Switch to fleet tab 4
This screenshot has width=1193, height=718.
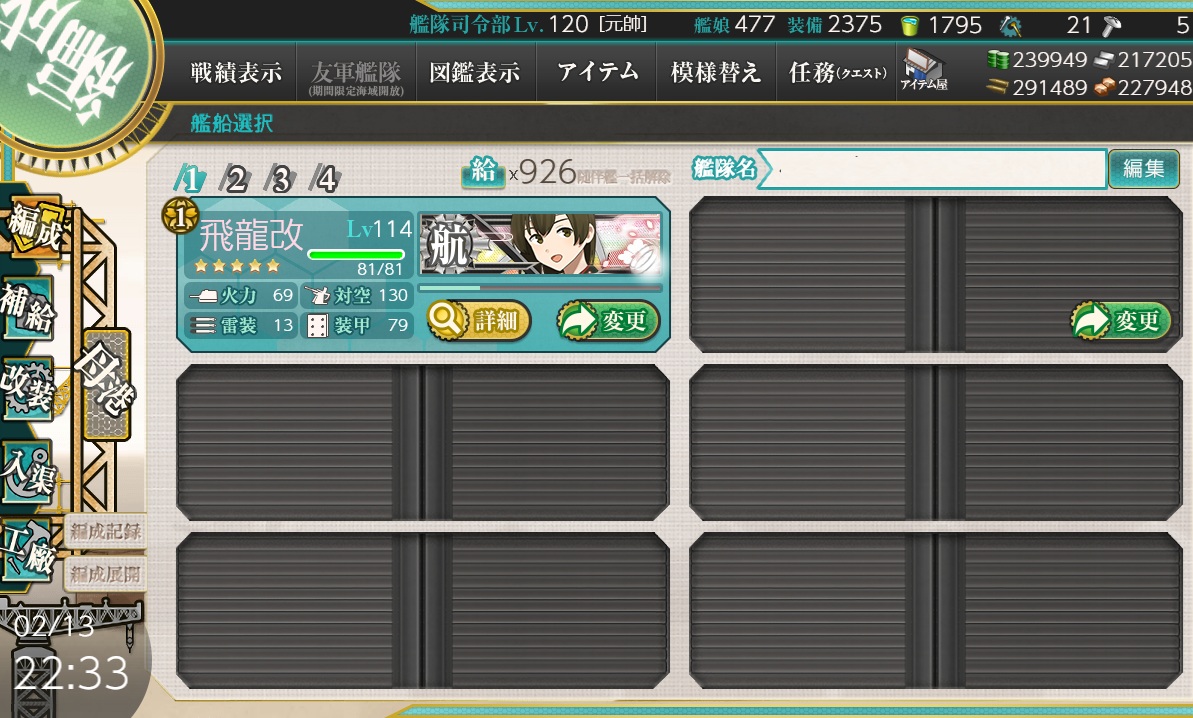[325, 180]
